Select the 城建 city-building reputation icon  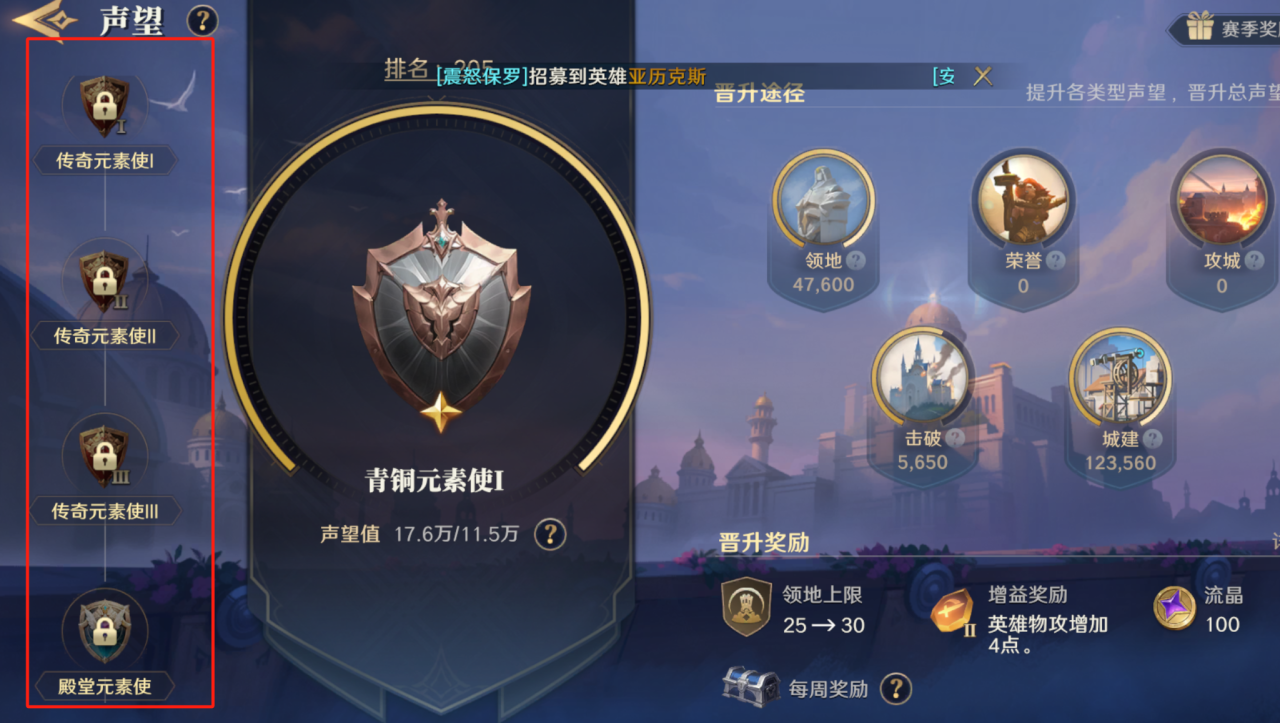pos(1120,377)
